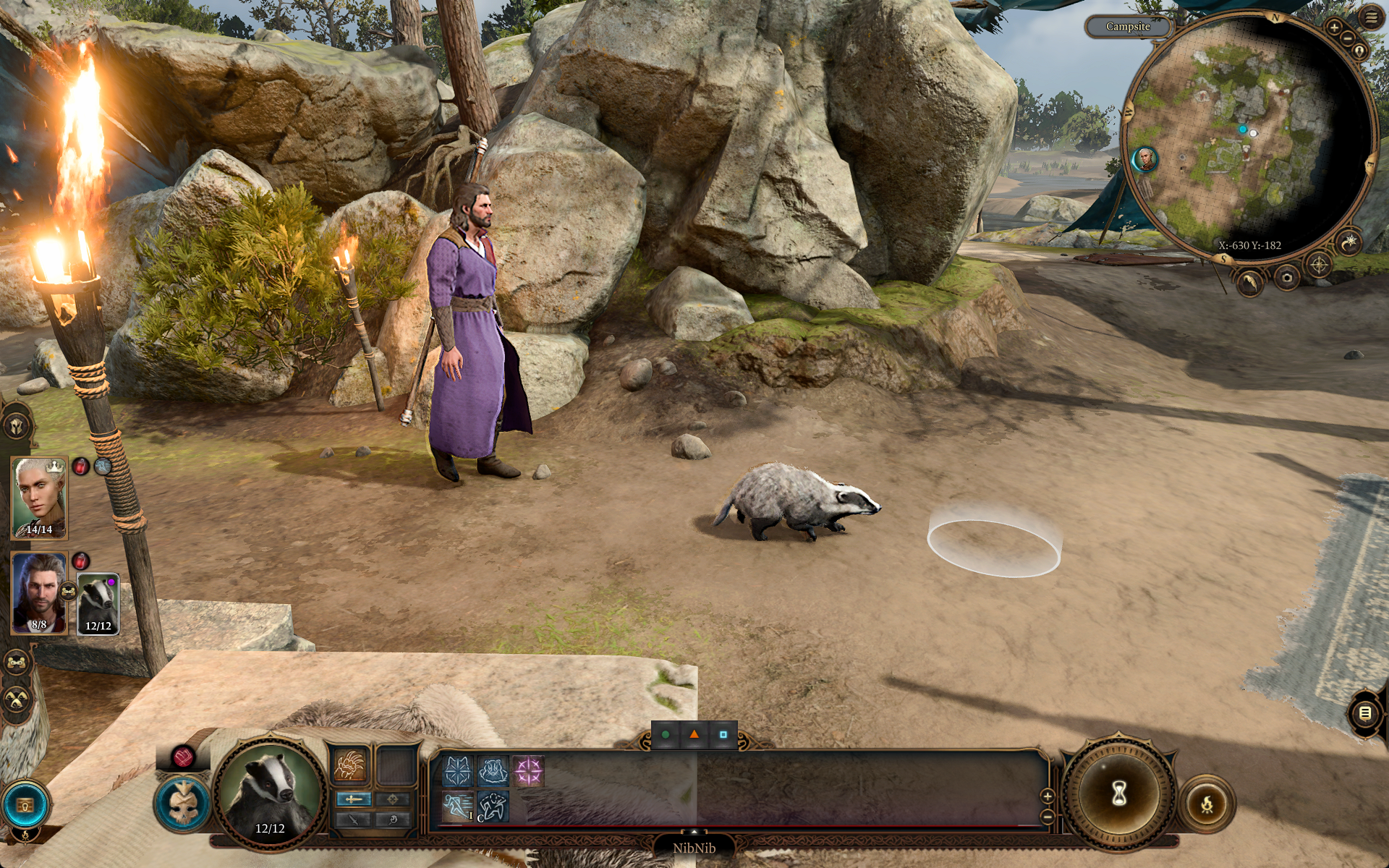This screenshot has height=868, width=1389.
Task: Select the badger familiar small portrait
Action: 98,603
